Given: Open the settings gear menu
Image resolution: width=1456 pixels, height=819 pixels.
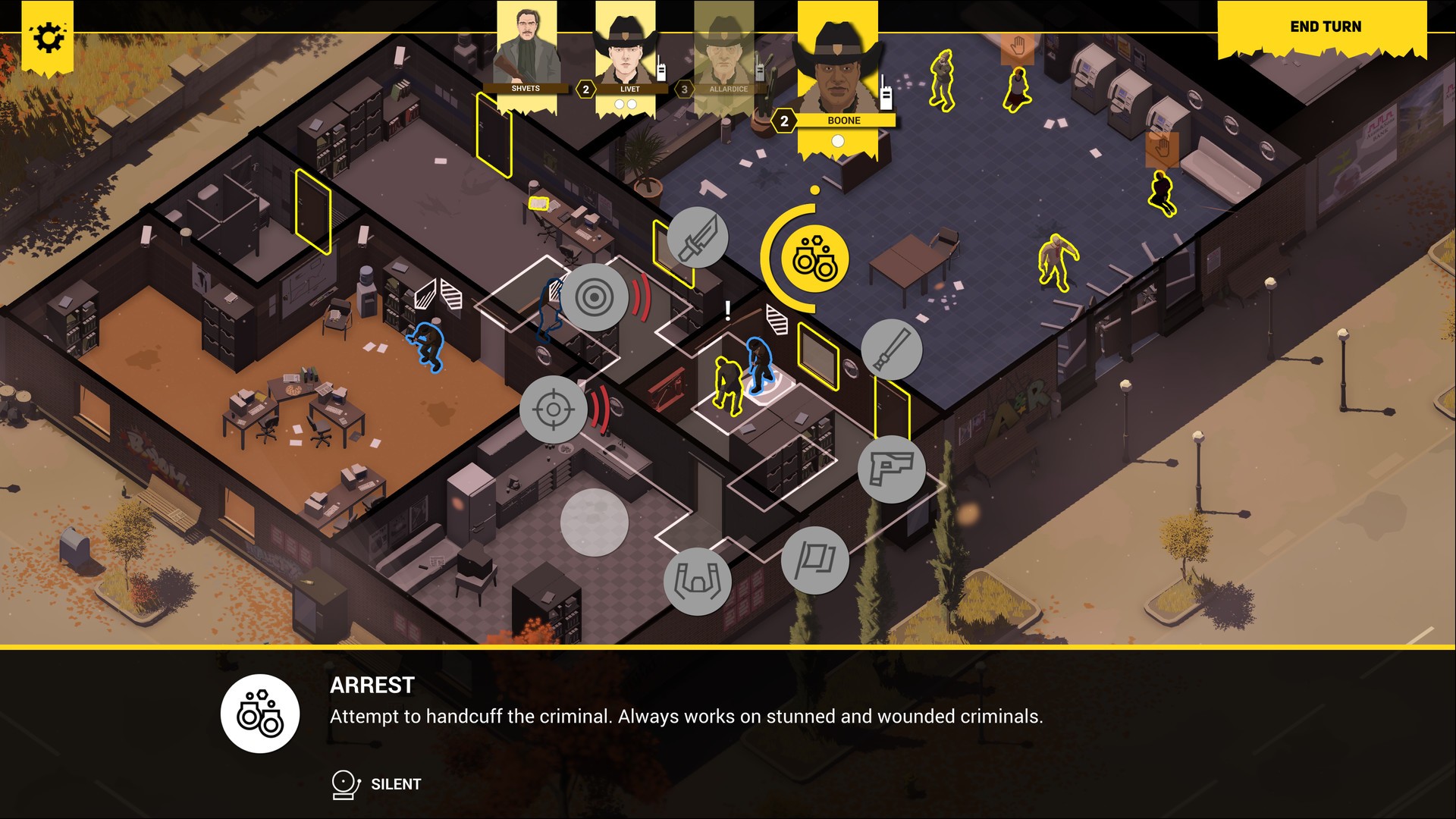Looking at the screenshot, I should [x=47, y=35].
